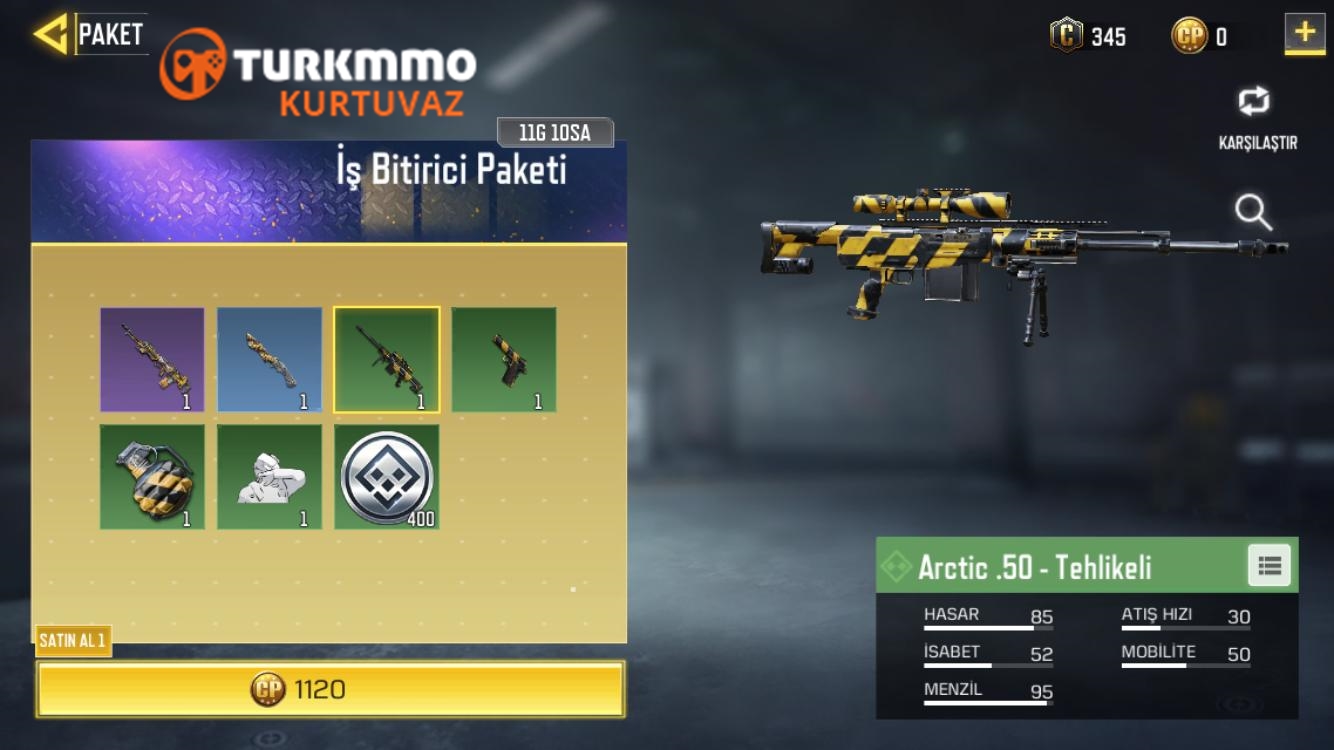Select the silver 400 credits token tile
Viewport: 1334px width, 750px height.
point(387,477)
